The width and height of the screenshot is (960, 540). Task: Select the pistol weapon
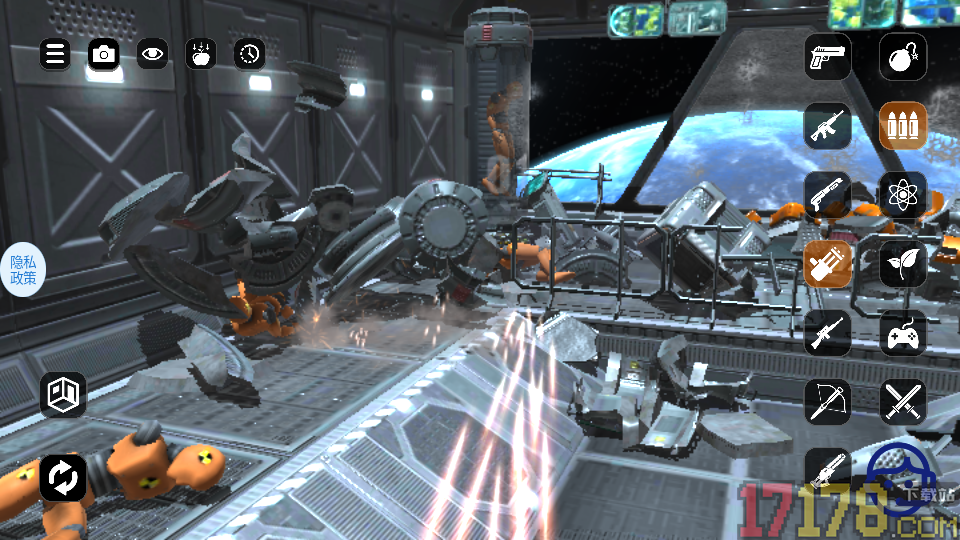pos(828,56)
